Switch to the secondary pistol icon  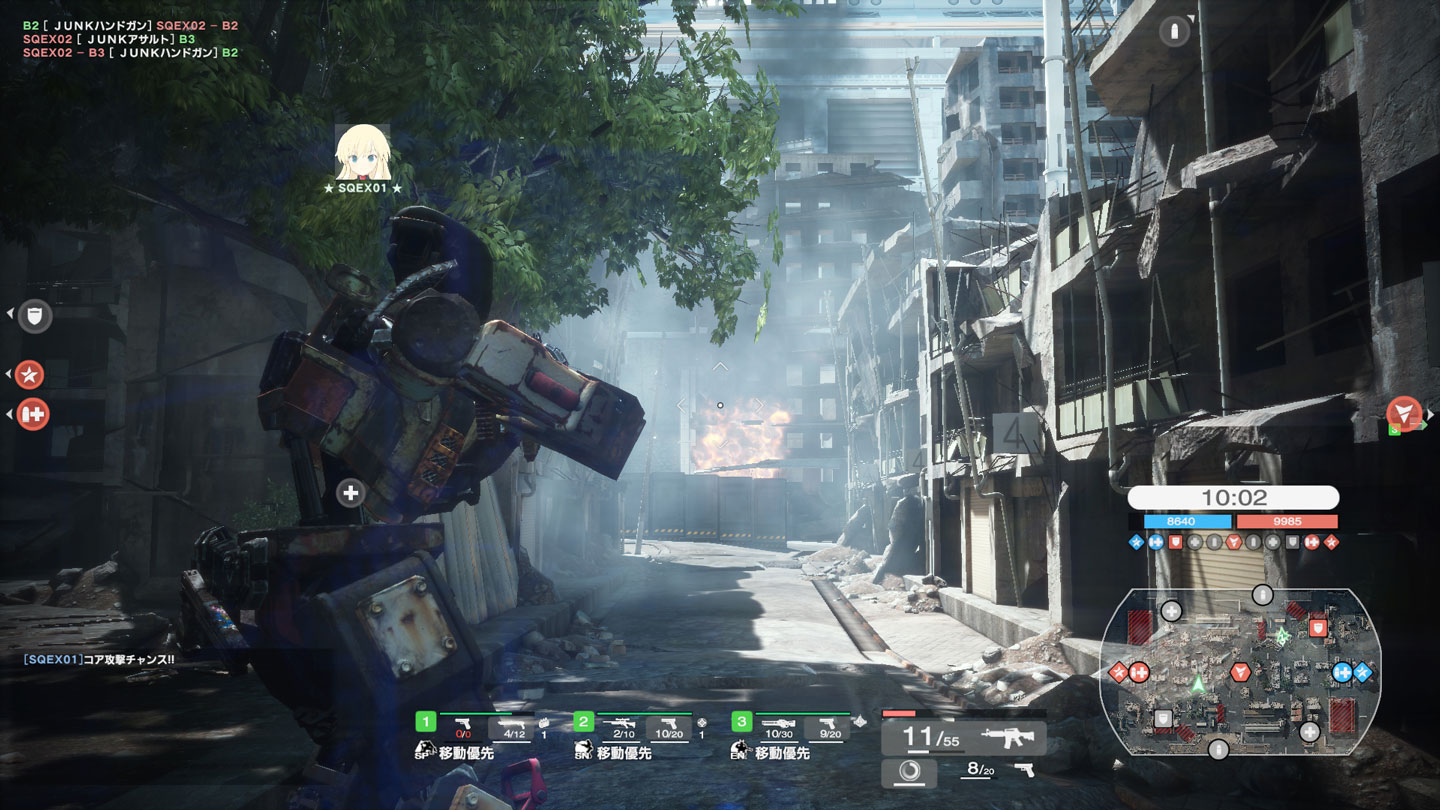pyautogui.click(x=1023, y=770)
